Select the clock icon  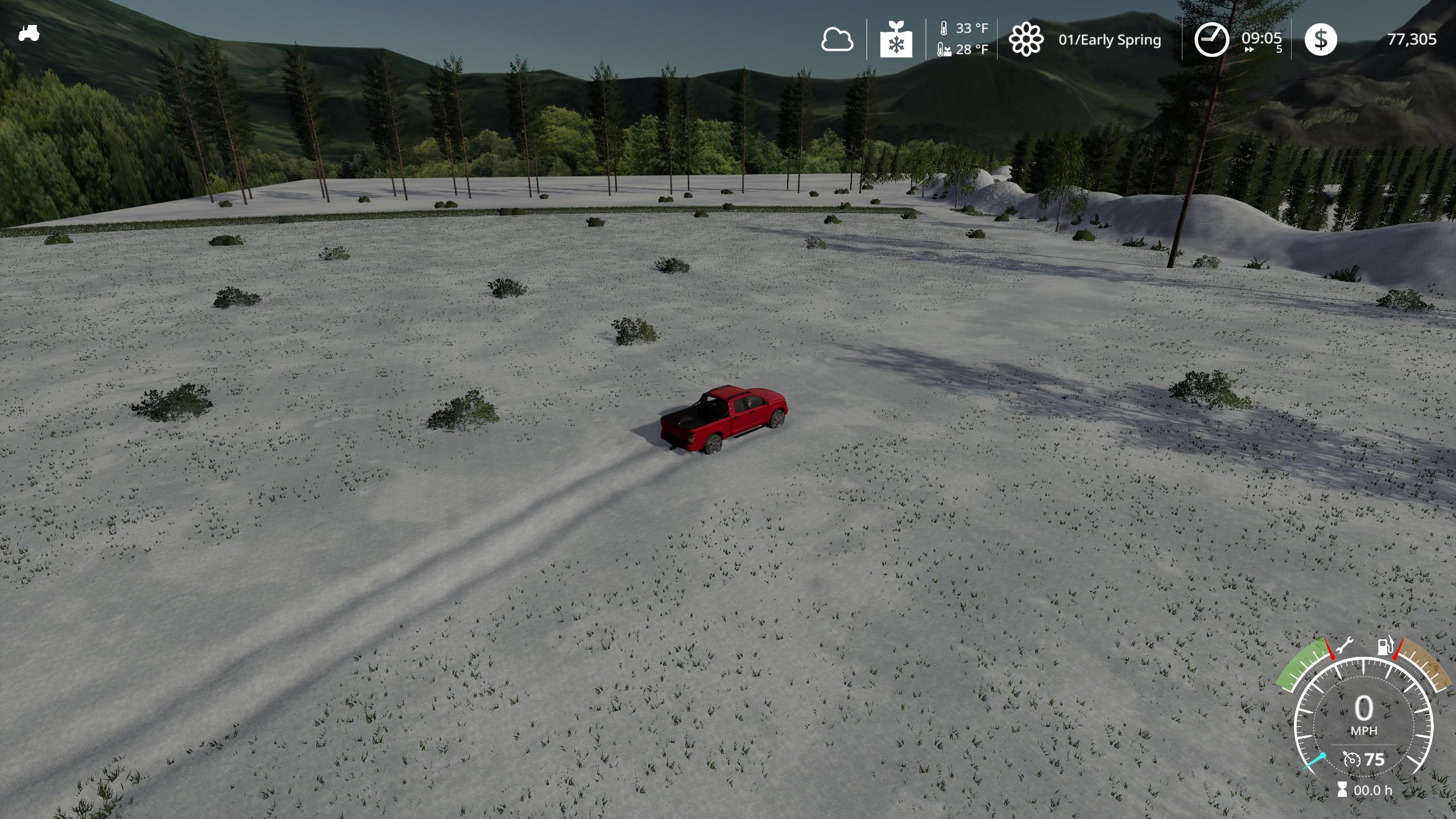pyautogui.click(x=1210, y=39)
